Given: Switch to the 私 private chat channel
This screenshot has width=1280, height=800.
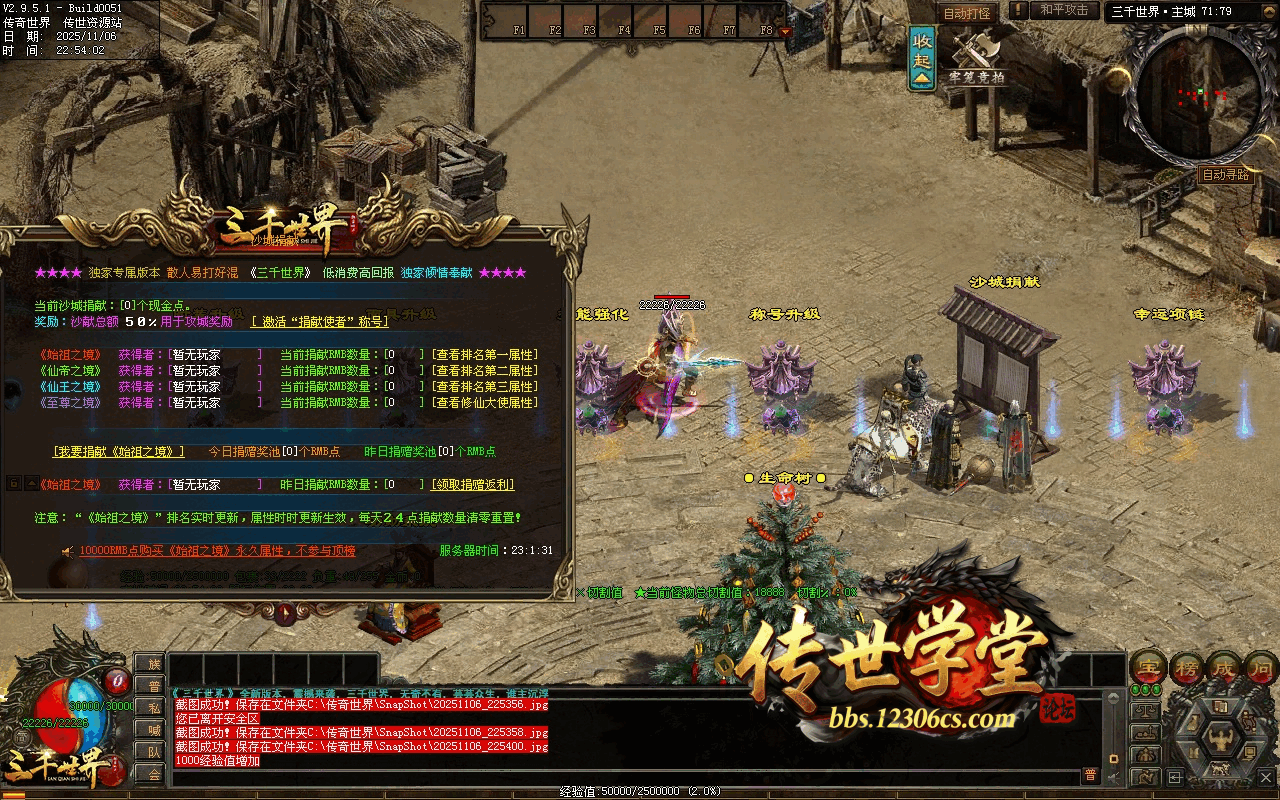Looking at the screenshot, I should pyautogui.click(x=150, y=708).
